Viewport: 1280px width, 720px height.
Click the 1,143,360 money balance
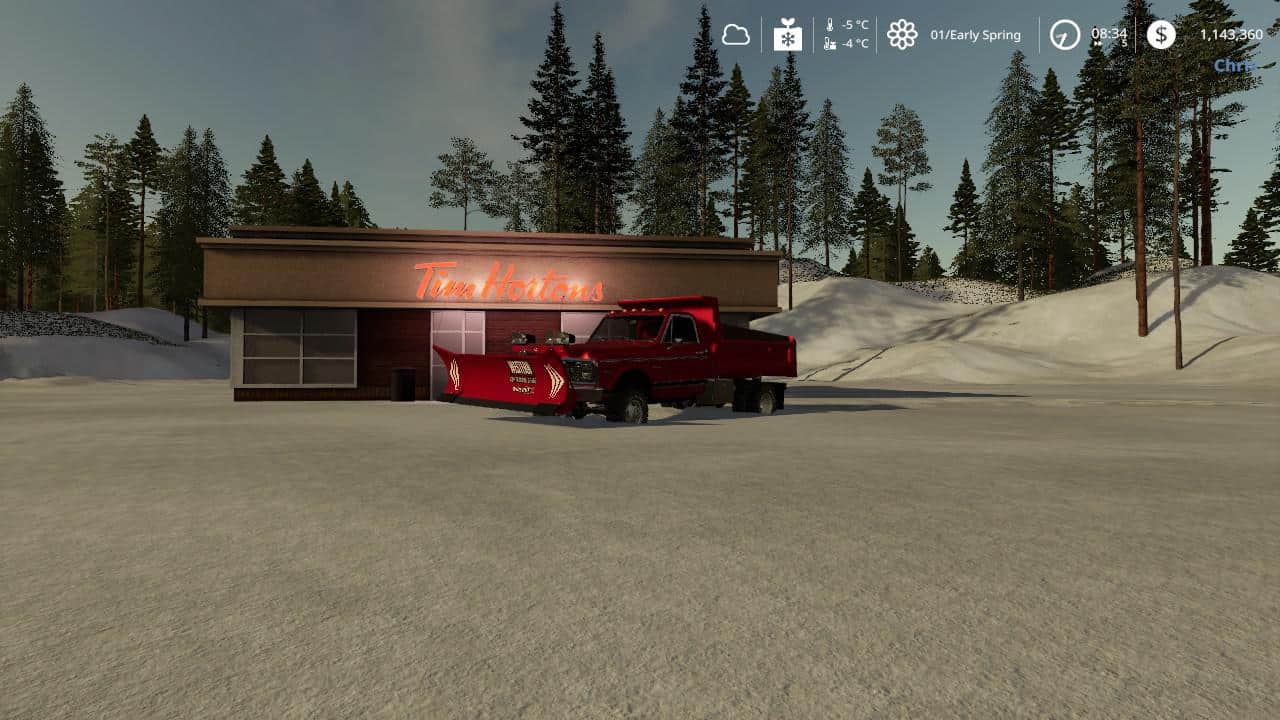tap(1231, 33)
